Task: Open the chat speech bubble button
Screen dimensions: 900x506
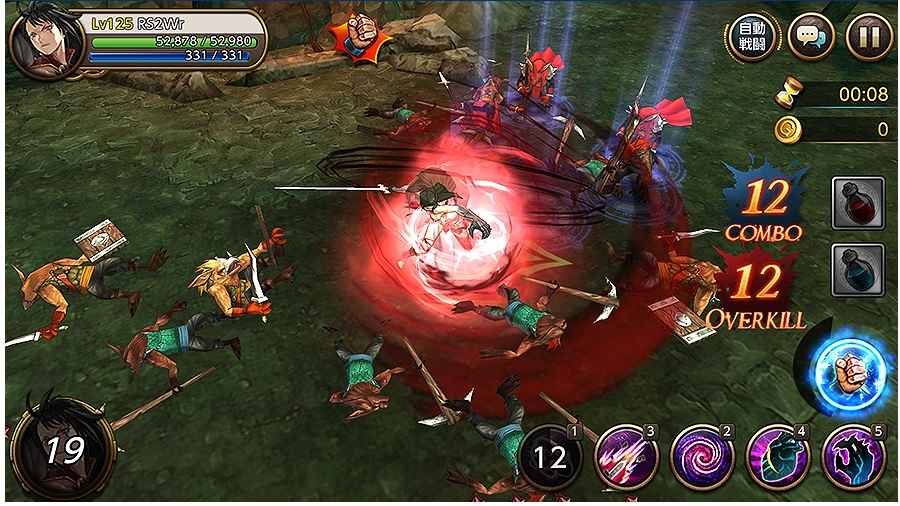Action: [810, 38]
